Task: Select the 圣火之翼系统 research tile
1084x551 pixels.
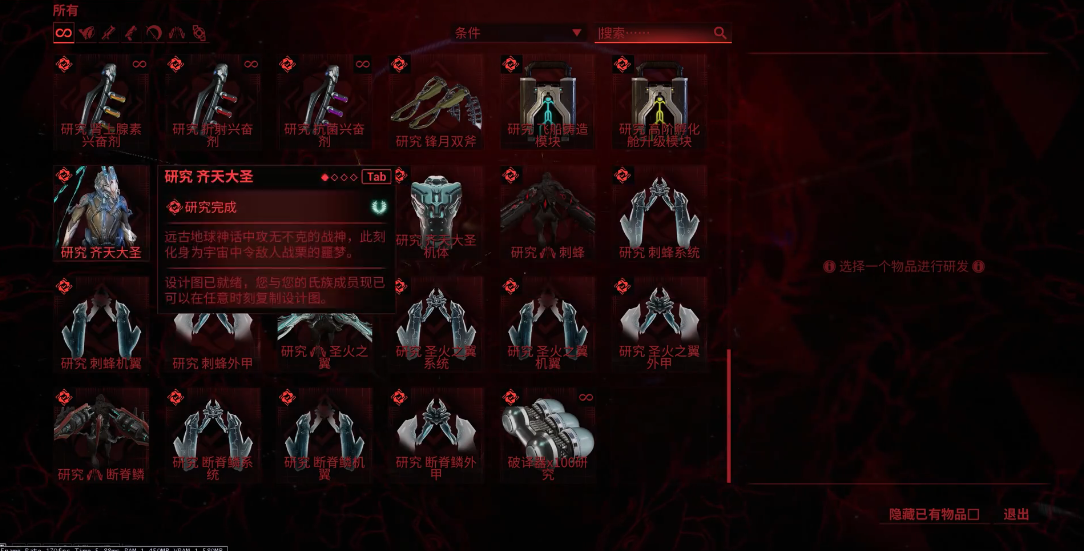Action: pos(436,323)
